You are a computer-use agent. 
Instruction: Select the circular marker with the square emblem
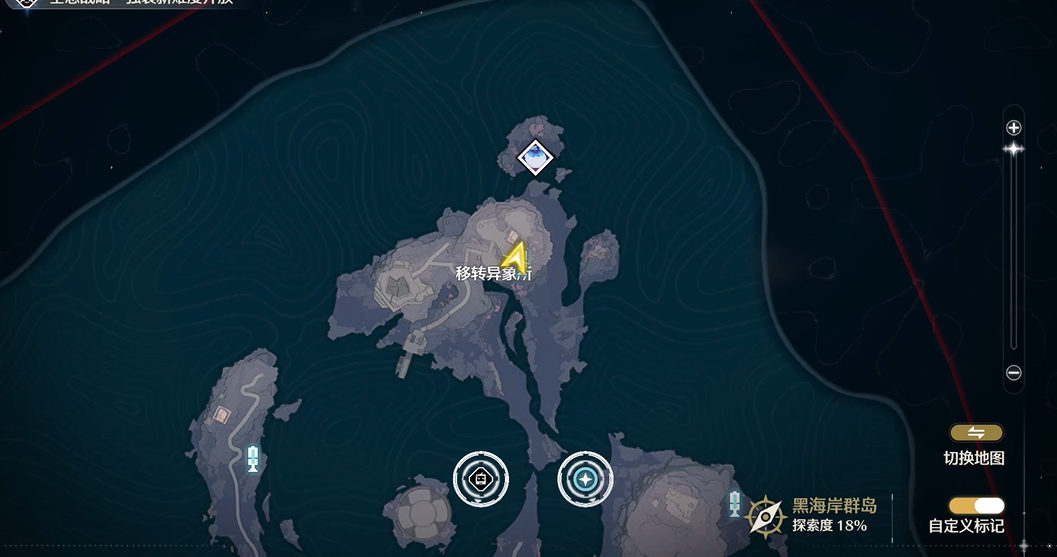click(481, 478)
